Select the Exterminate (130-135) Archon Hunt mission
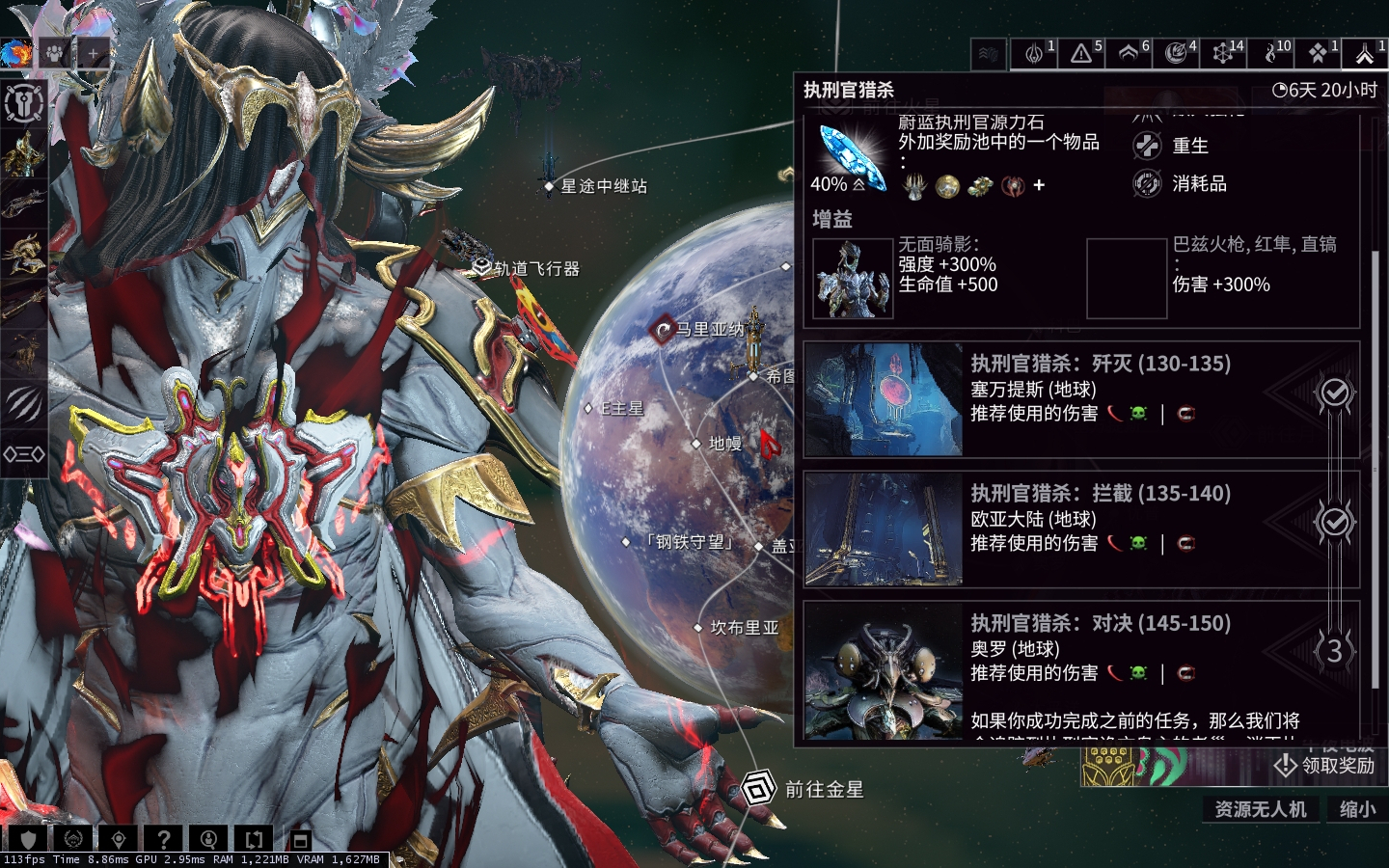Image resolution: width=1389 pixels, height=868 pixels. (x=1080, y=399)
